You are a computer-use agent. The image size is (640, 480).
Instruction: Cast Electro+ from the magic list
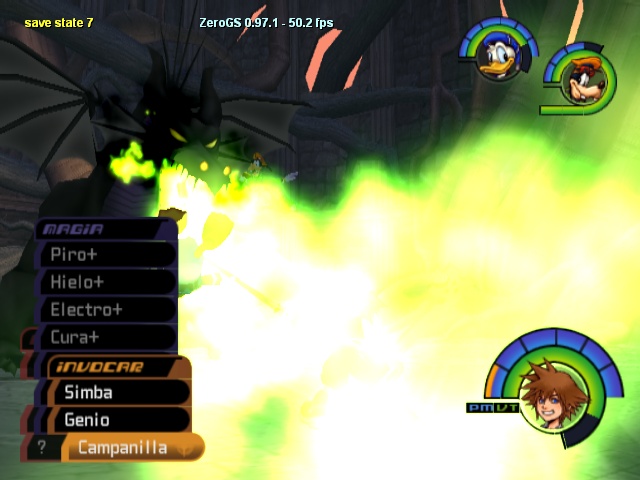(x=105, y=310)
